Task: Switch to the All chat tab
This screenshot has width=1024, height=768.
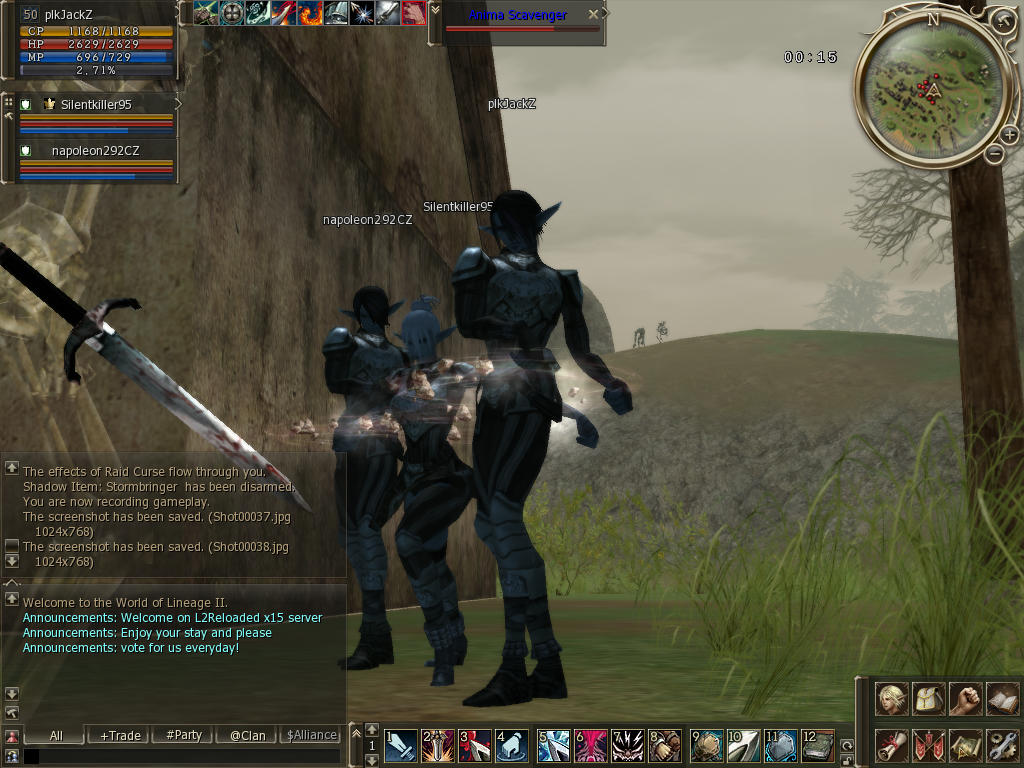Action: (56, 735)
